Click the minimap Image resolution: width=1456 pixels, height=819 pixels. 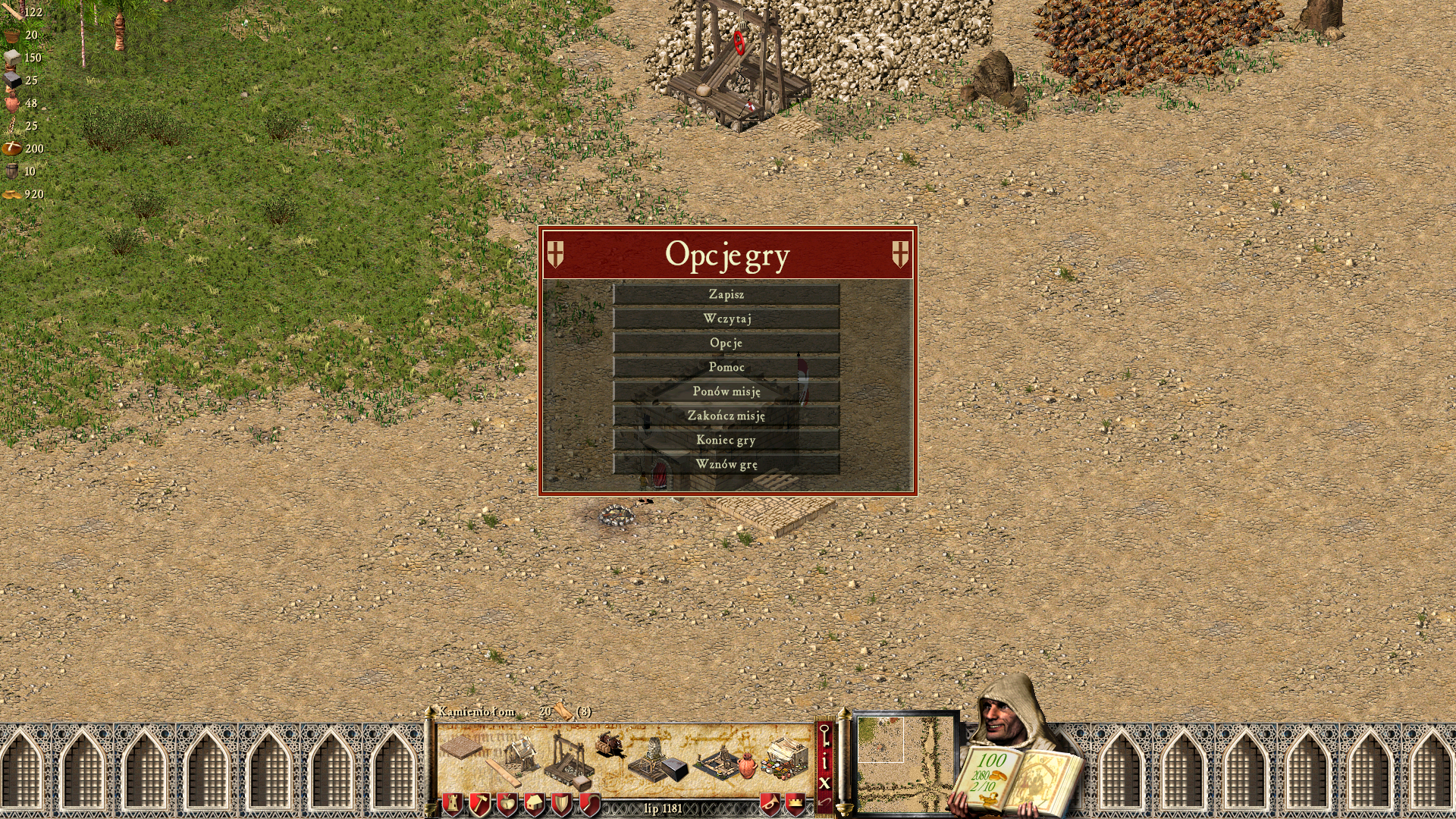click(x=905, y=762)
